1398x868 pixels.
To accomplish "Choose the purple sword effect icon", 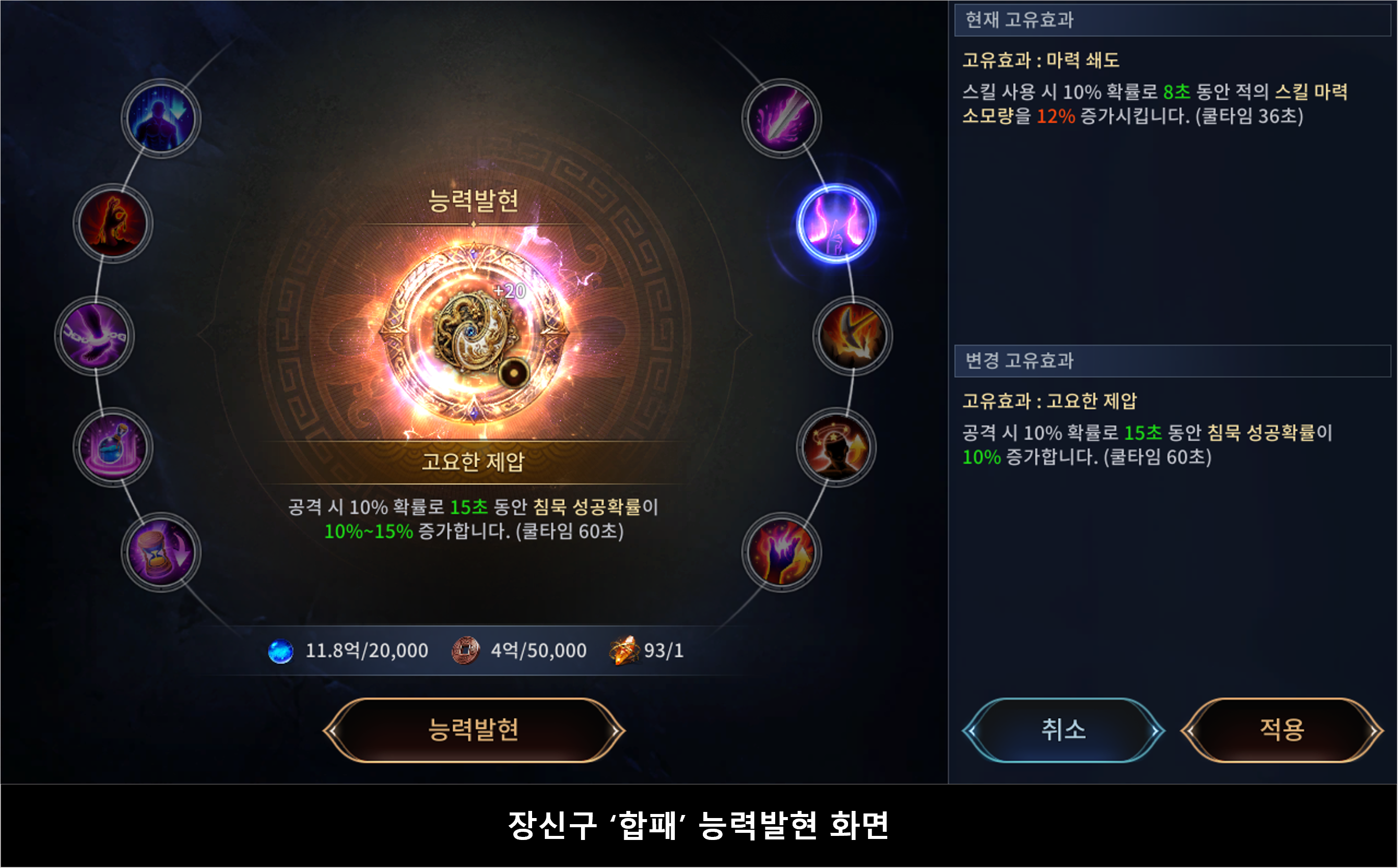I will point(782,118).
